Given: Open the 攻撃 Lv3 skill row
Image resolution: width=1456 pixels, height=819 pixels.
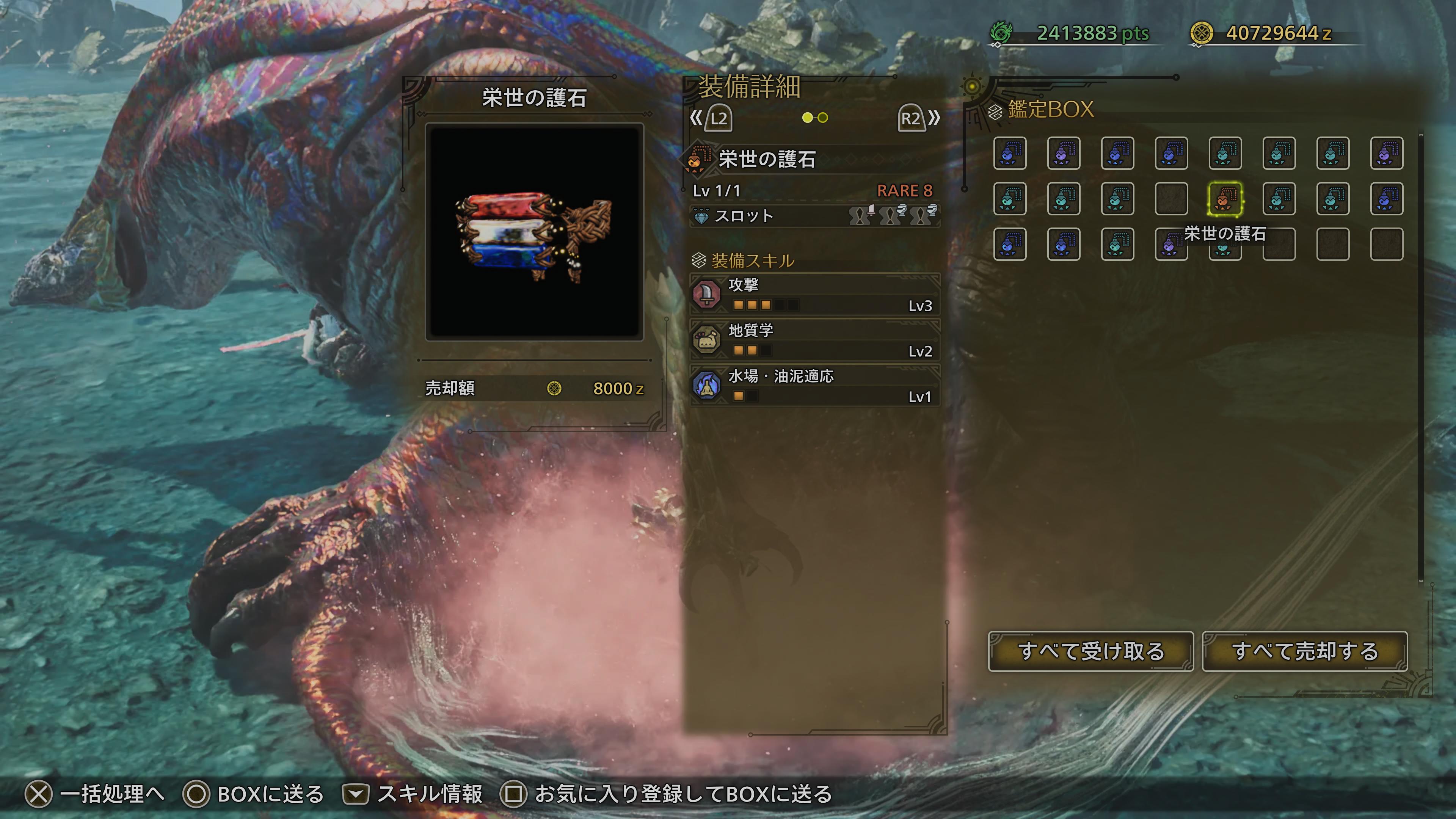Looking at the screenshot, I should click(x=814, y=295).
